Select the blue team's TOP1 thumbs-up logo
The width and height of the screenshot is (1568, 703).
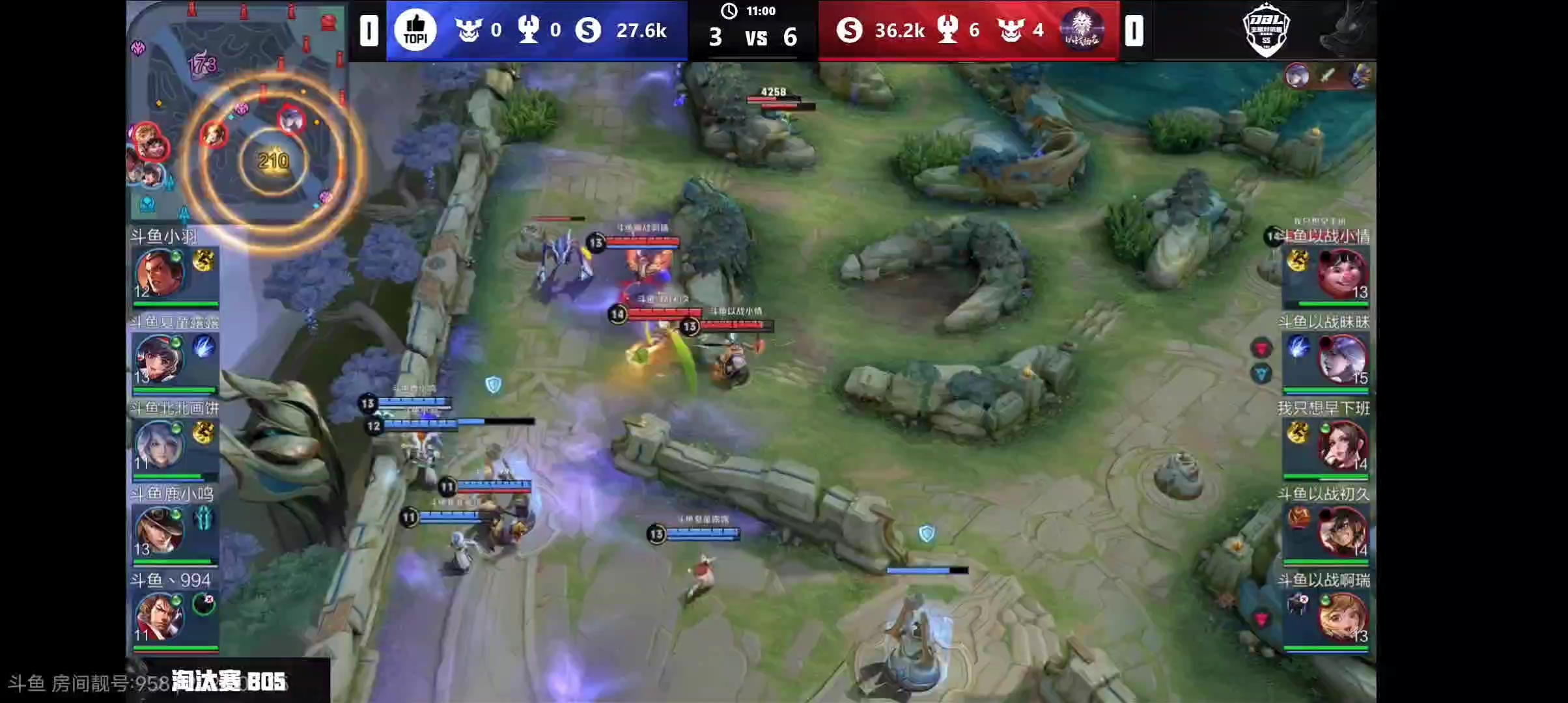pyautogui.click(x=415, y=30)
